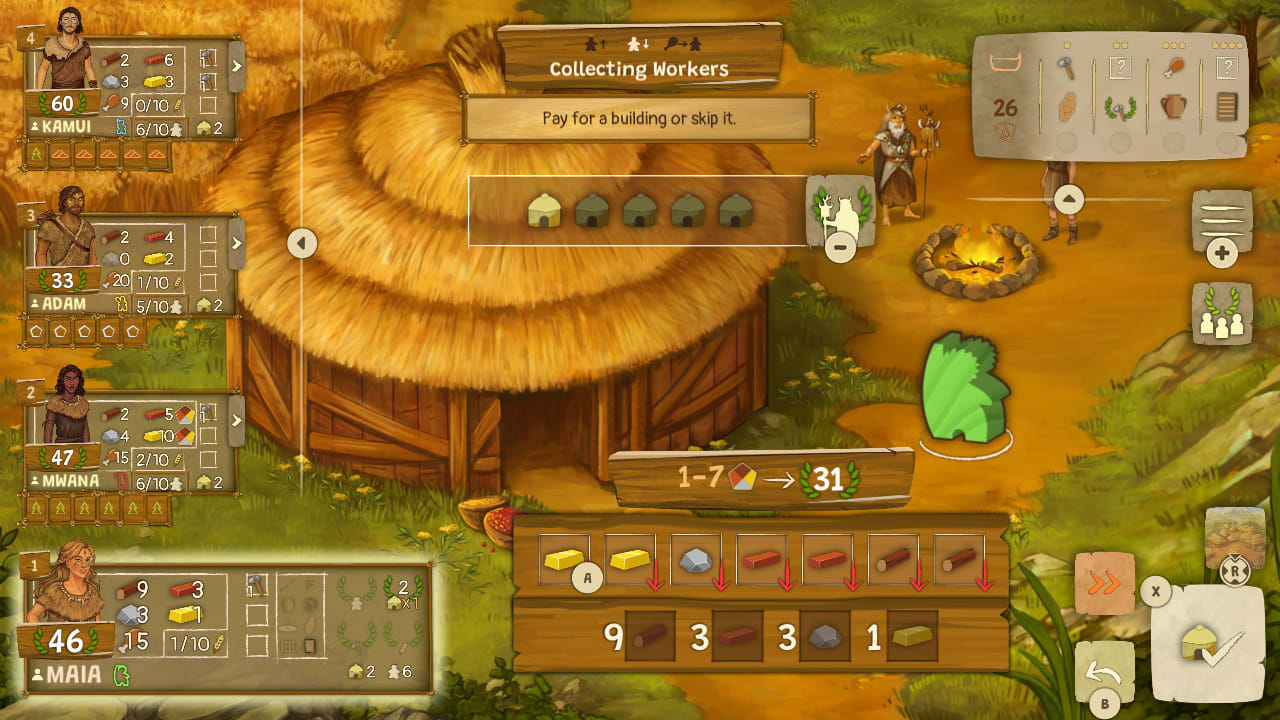Select the chicken leg food icon up top
Image resolution: width=1280 pixels, height=720 pixels.
coord(1174,67)
